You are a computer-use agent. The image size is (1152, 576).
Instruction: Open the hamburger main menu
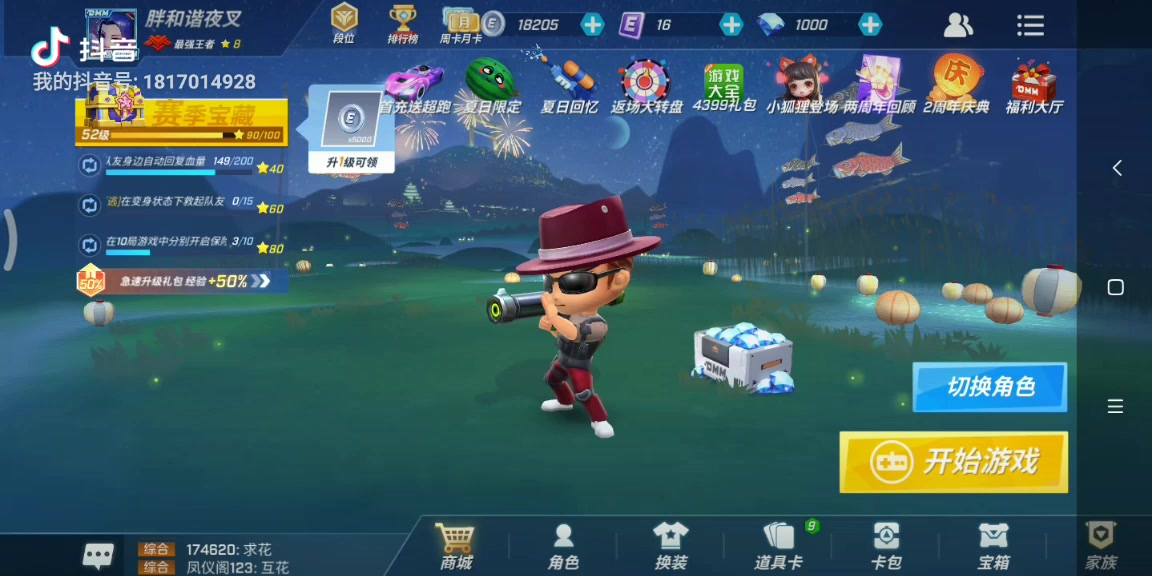coord(1030,25)
